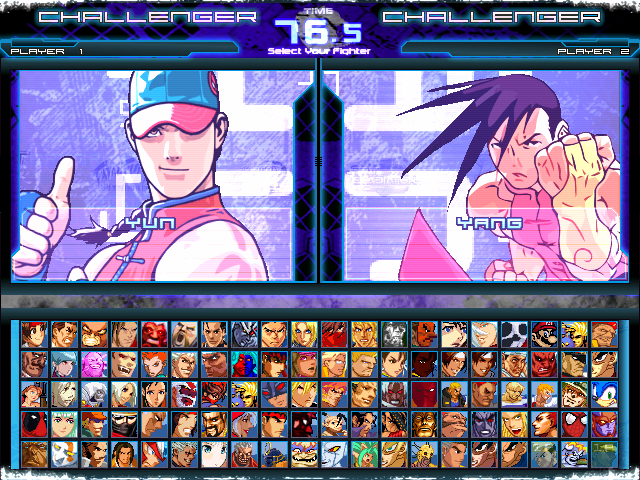
Task: Pick the Spider-Man character tile
Action: pos(573,424)
